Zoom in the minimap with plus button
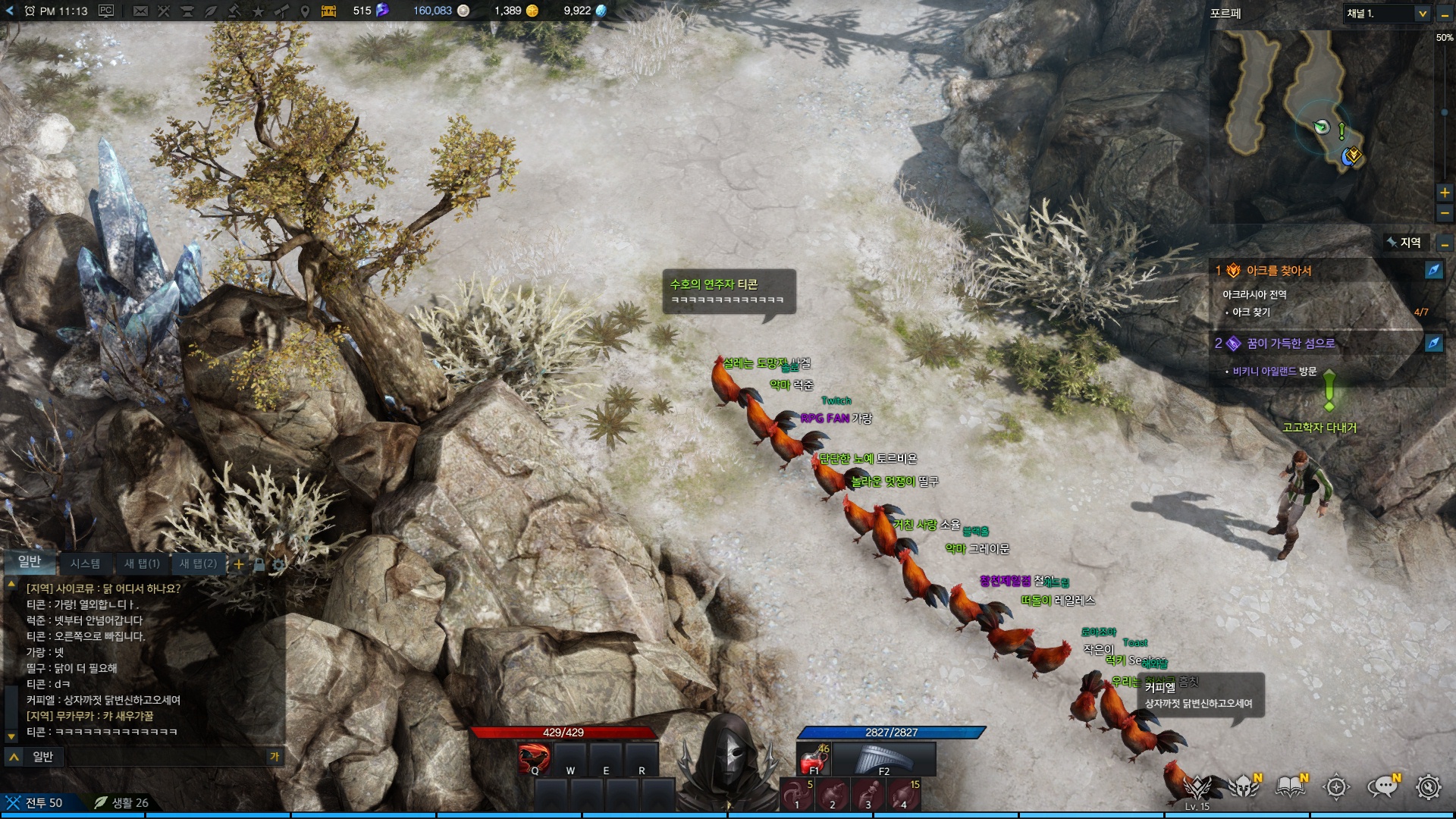 click(1445, 193)
